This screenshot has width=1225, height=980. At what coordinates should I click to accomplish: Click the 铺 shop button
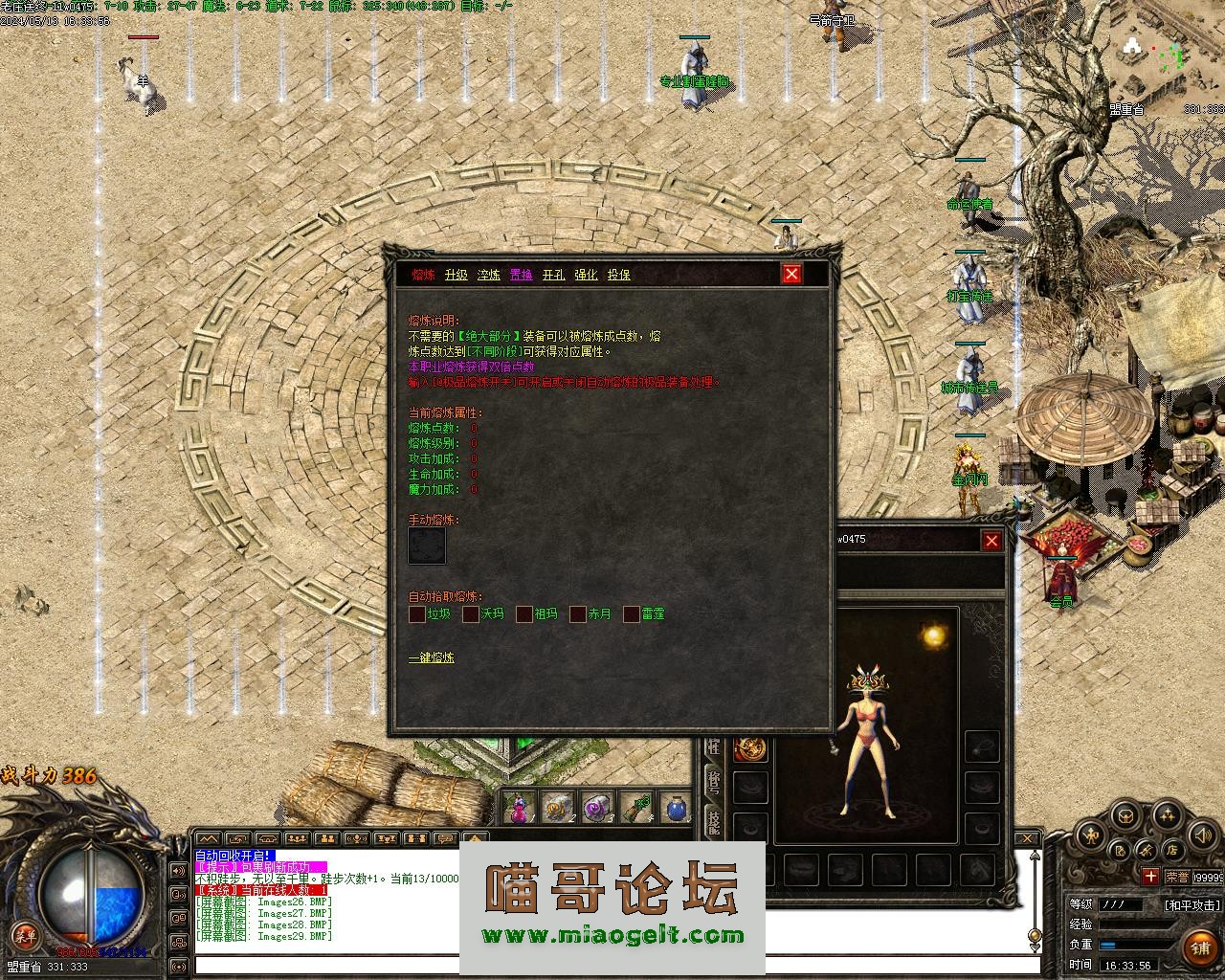click(1199, 947)
